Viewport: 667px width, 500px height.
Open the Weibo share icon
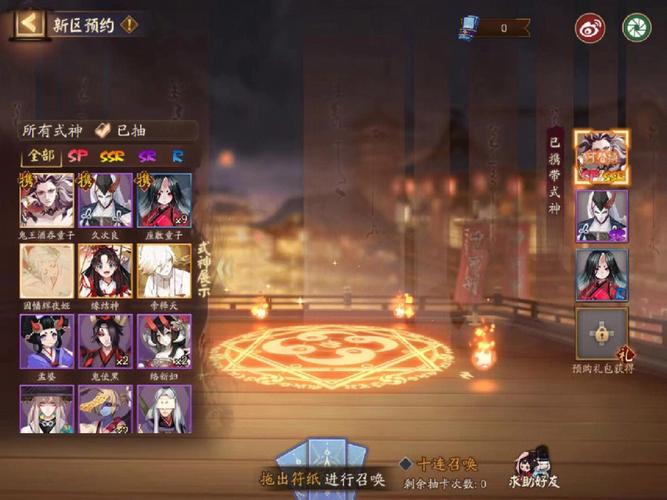(x=590, y=27)
